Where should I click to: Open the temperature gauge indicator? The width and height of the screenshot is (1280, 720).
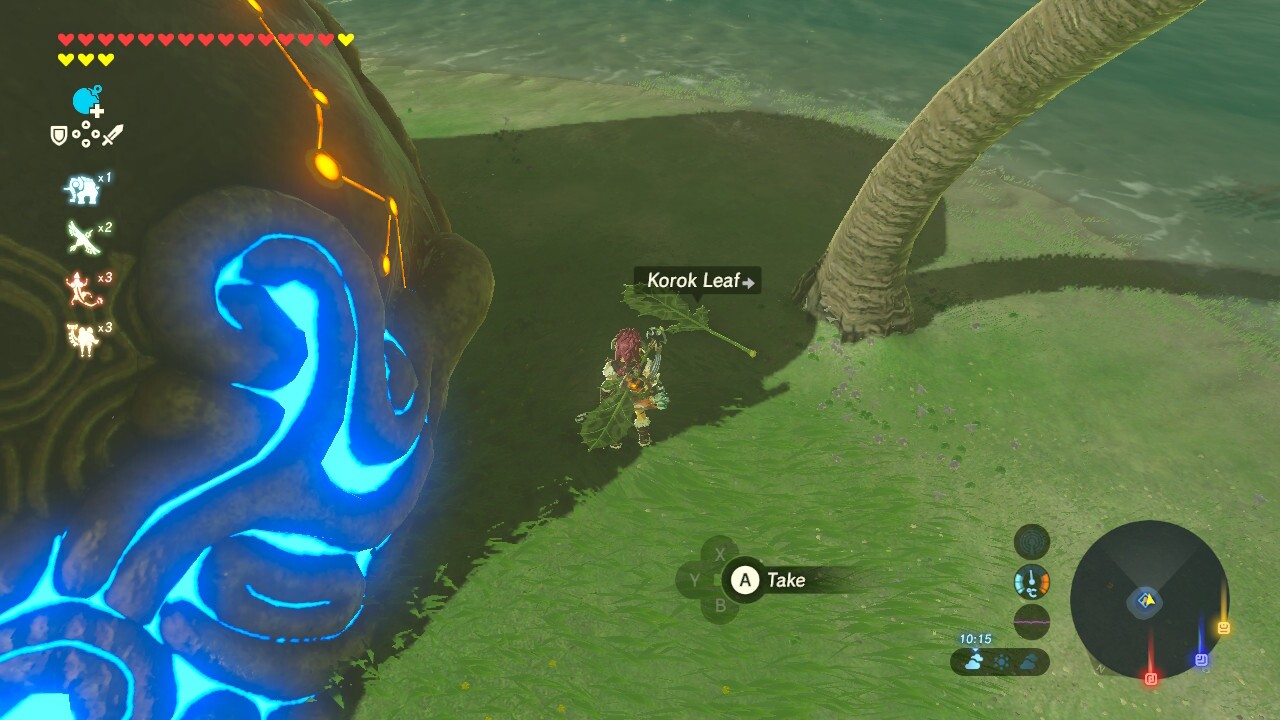[1032, 580]
